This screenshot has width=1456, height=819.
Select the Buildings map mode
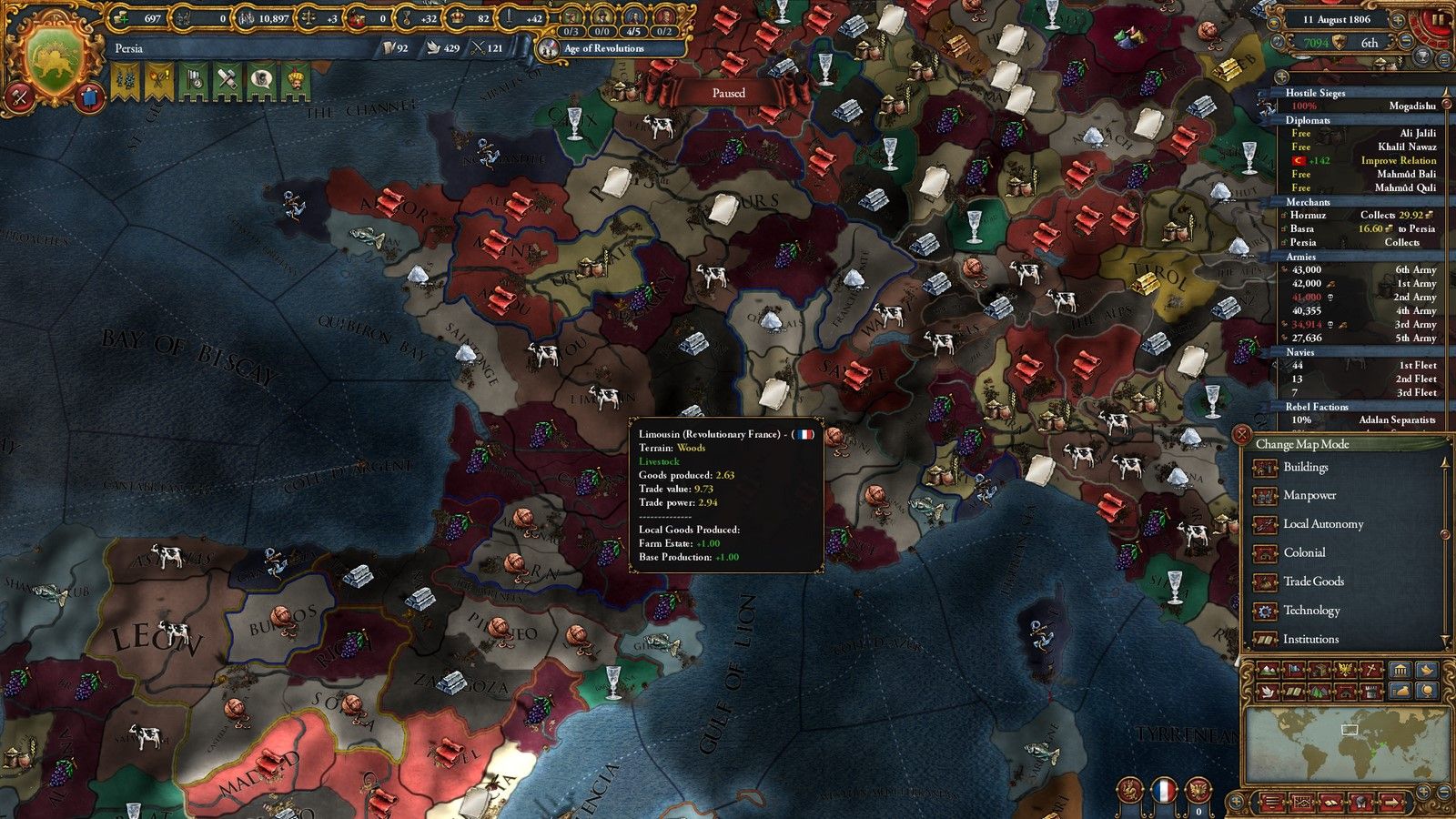point(1305,468)
